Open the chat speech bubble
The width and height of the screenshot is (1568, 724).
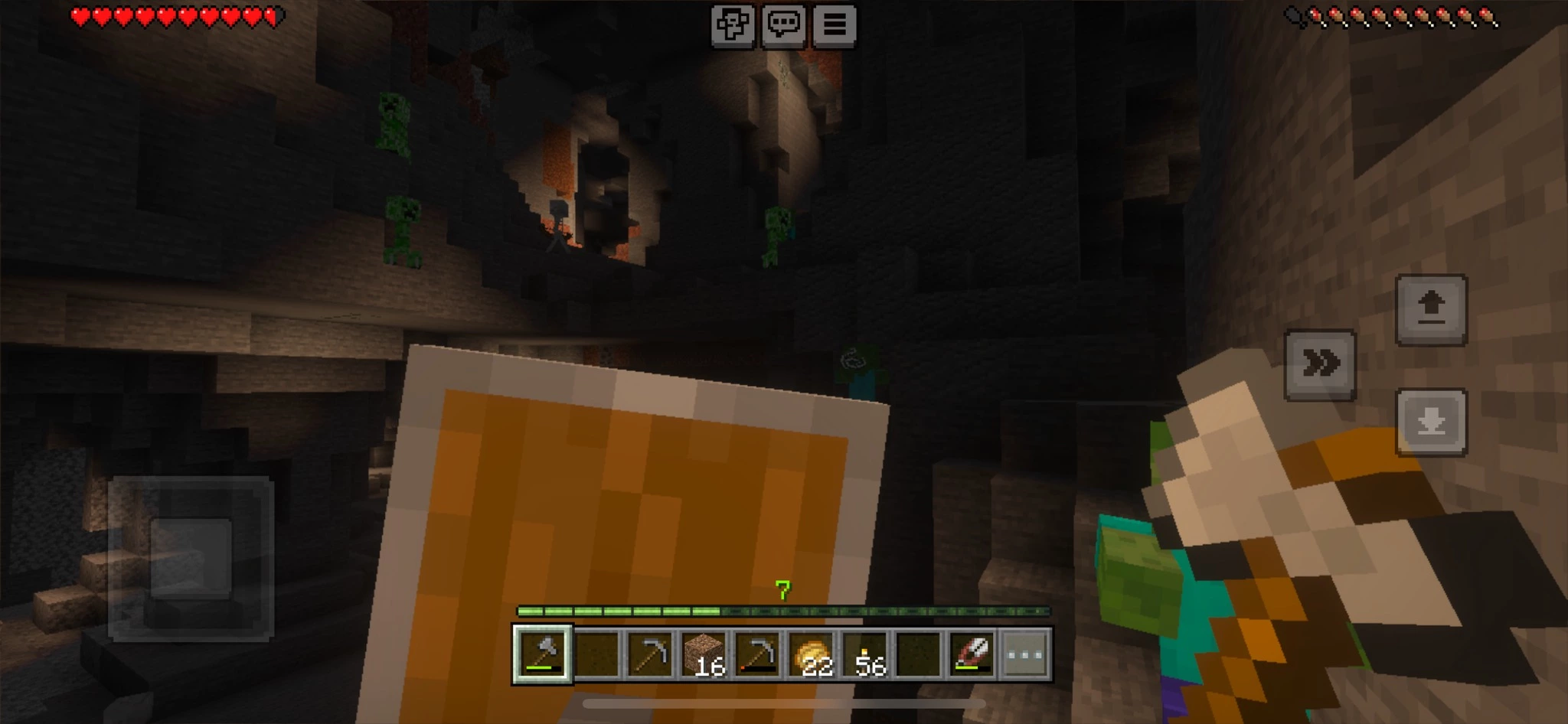coord(783,26)
